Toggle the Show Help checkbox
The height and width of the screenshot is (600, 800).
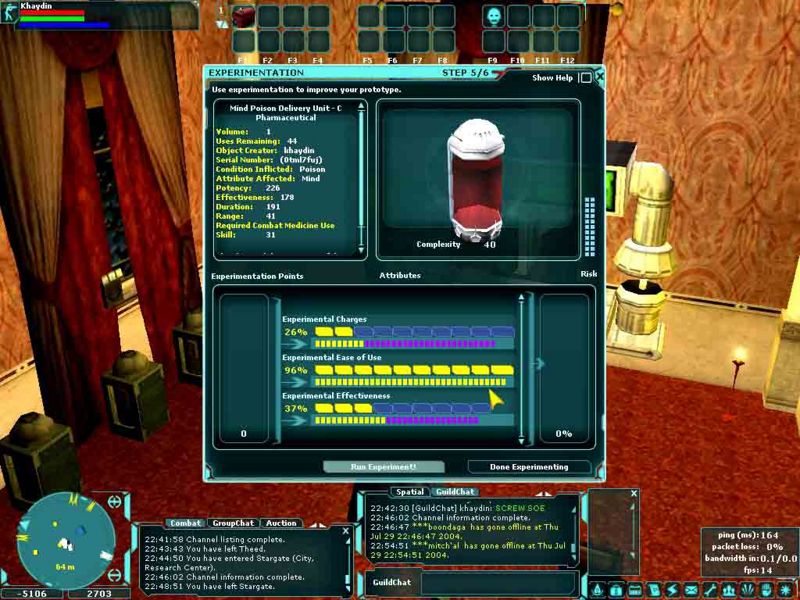point(585,77)
